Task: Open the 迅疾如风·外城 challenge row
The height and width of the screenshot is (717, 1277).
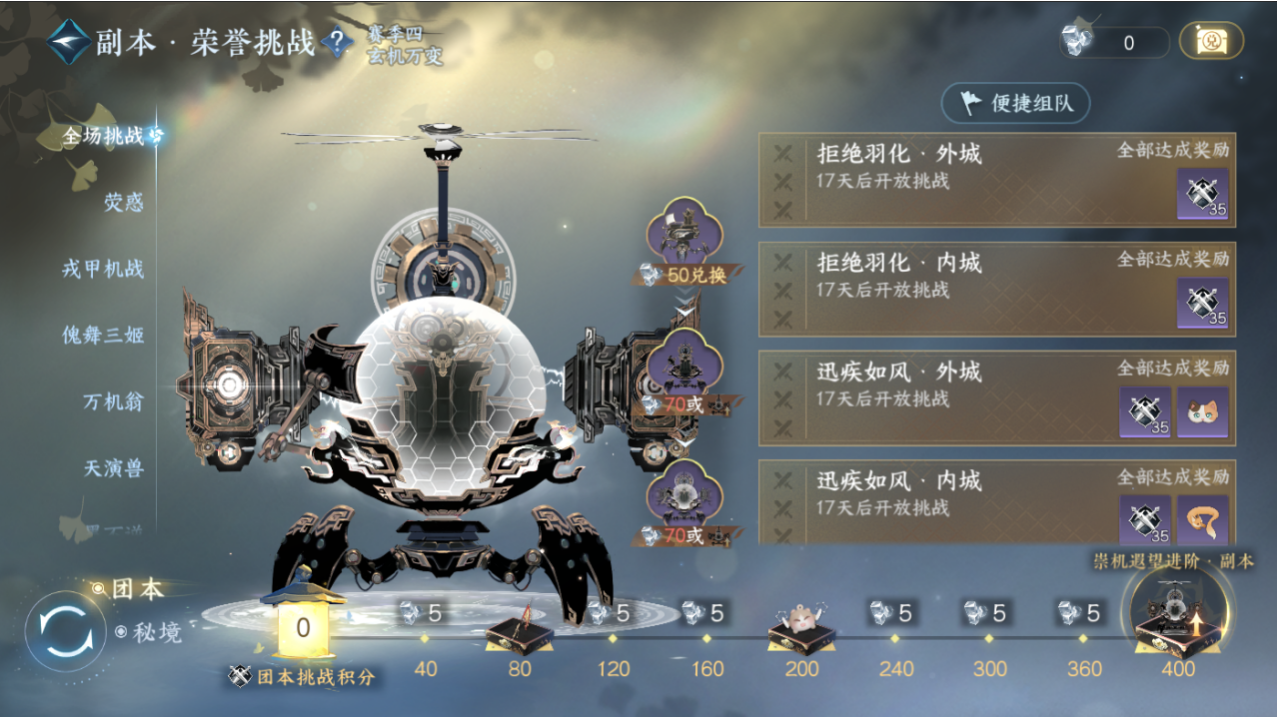Action: pyautogui.click(x=960, y=398)
